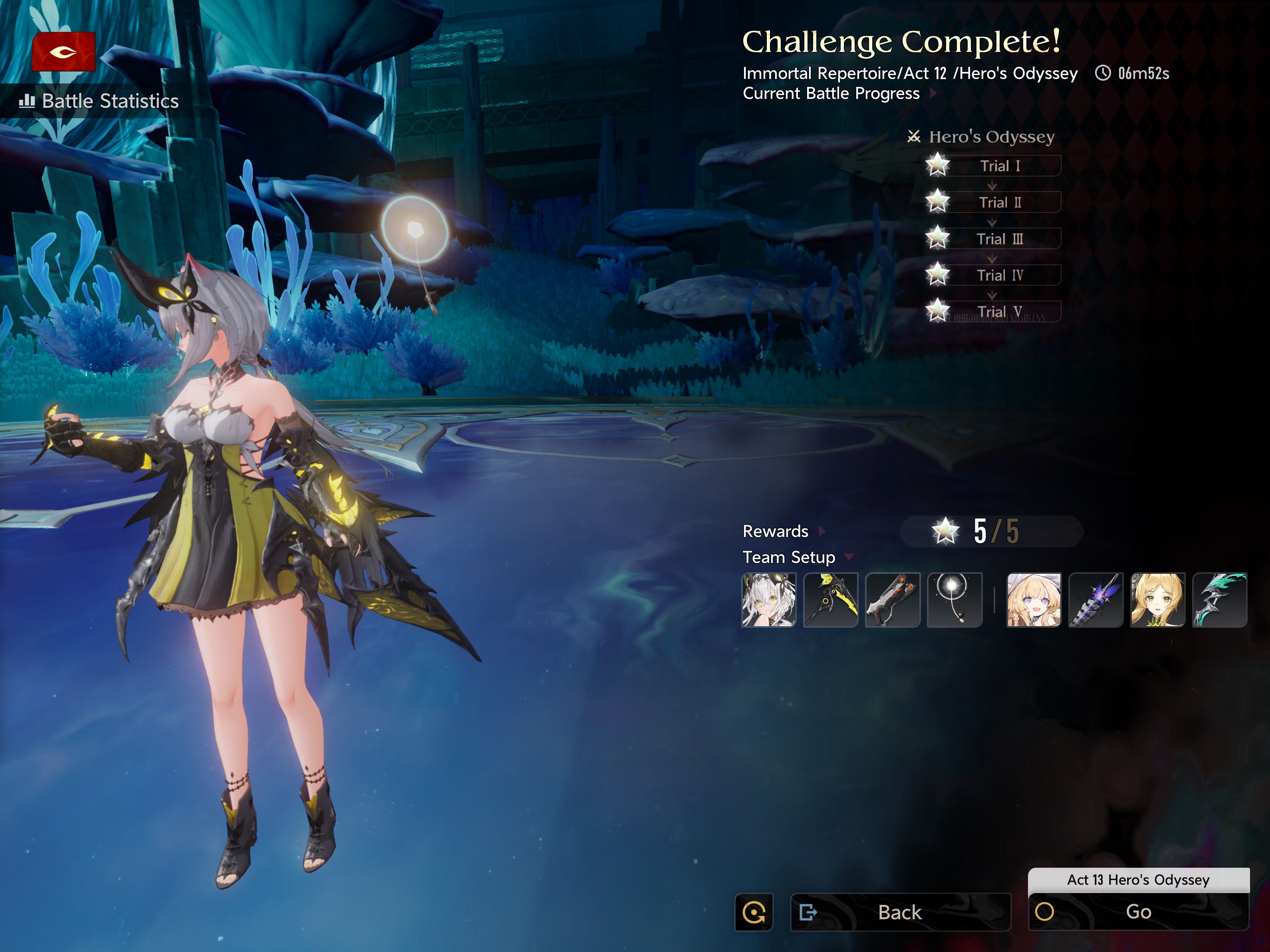
Task: Select Trial IV row
Action: click(999, 275)
